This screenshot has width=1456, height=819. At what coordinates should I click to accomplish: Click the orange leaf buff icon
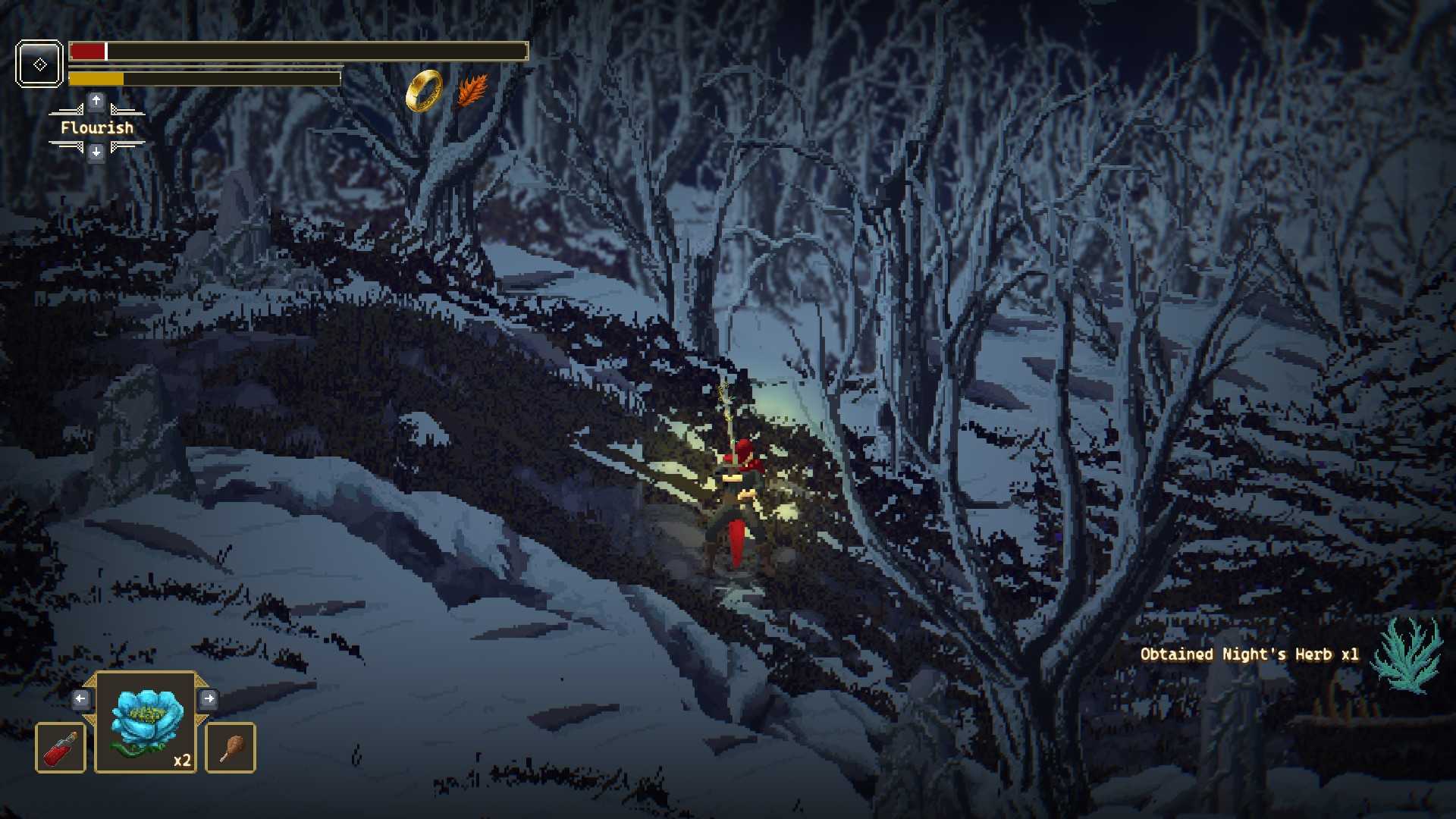tap(472, 91)
